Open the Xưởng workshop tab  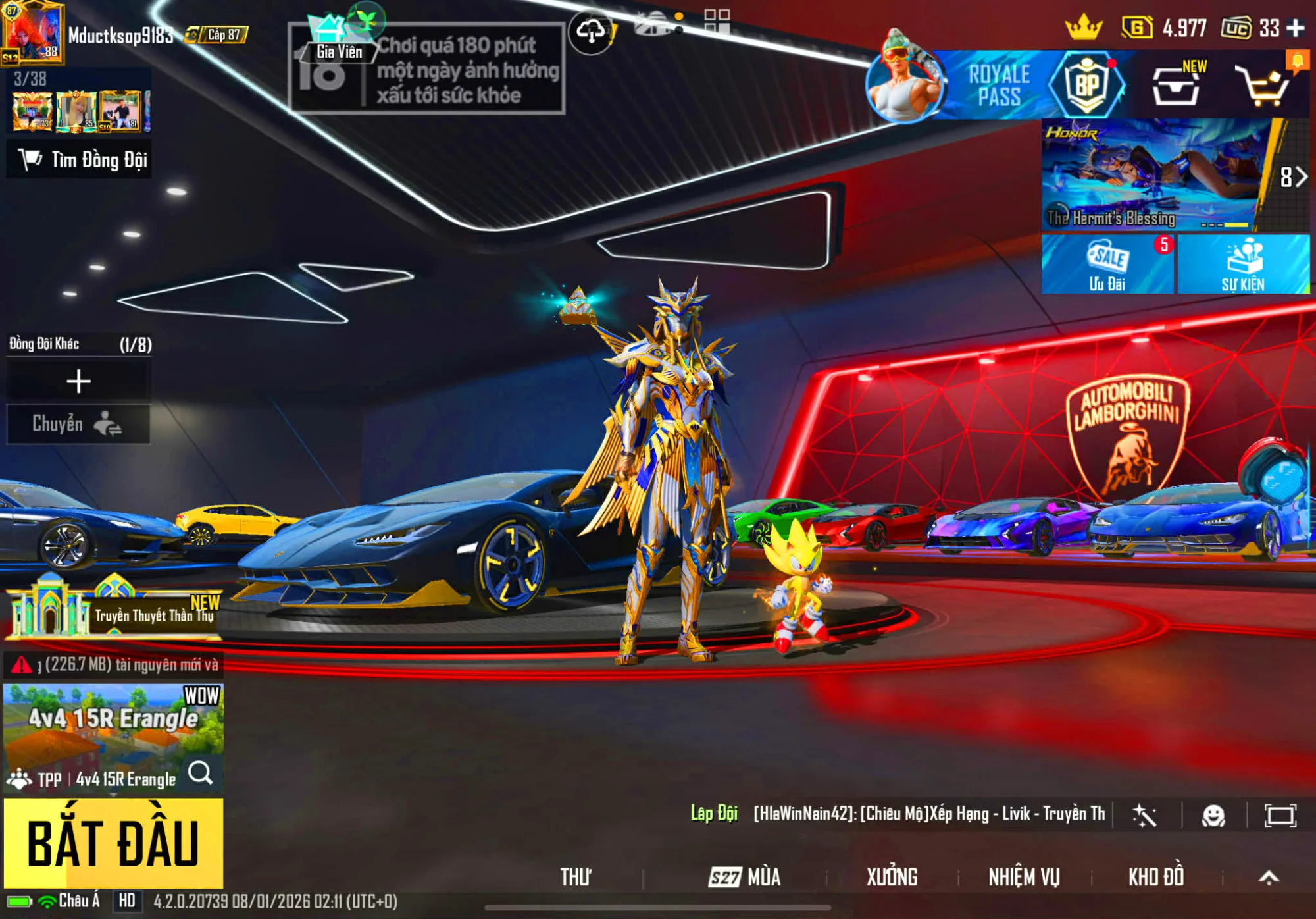tap(891, 877)
